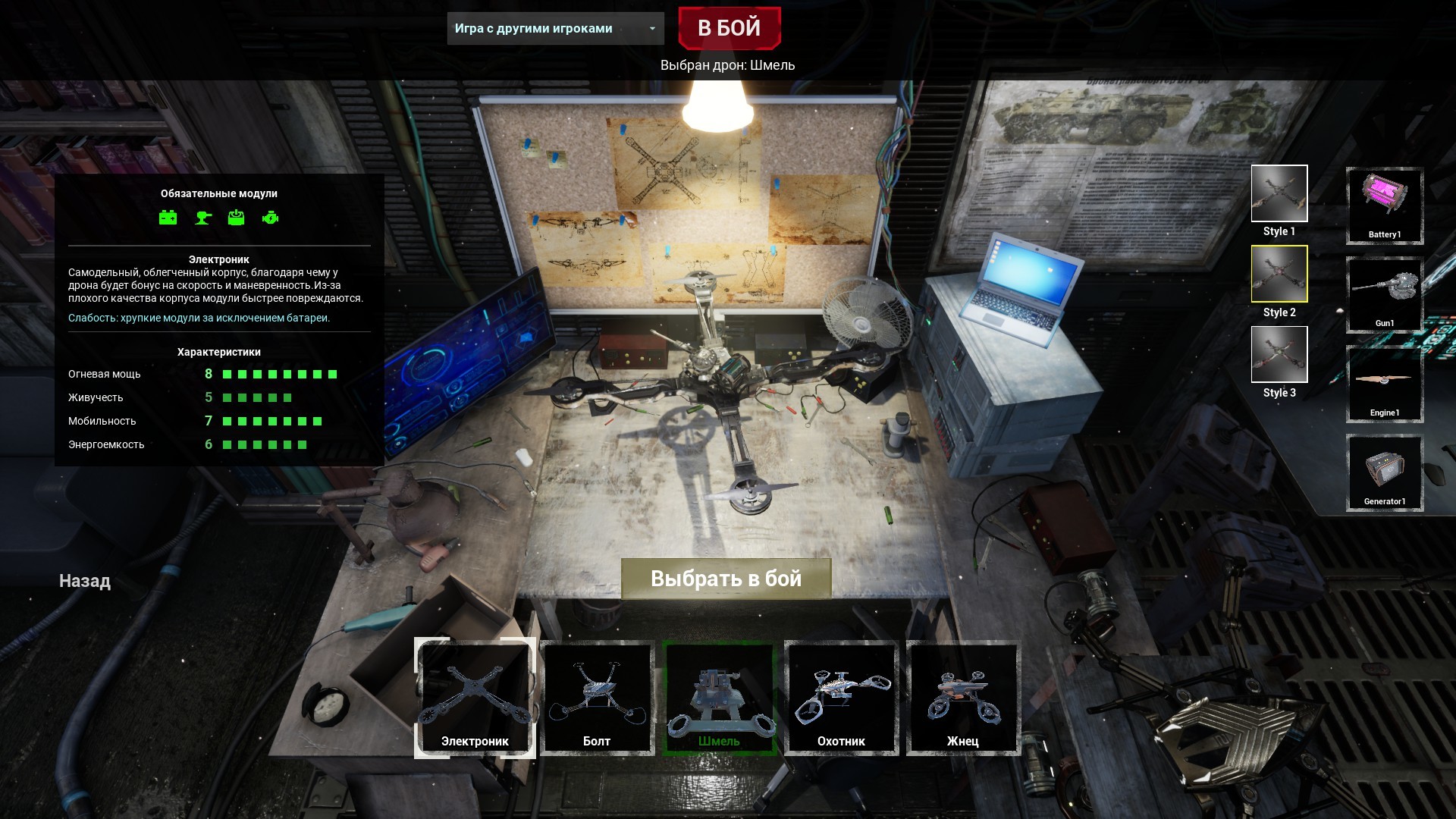Screen dimensions: 1456x819
Task: Switch to the Шмель drone tab
Action: click(718, 698)
